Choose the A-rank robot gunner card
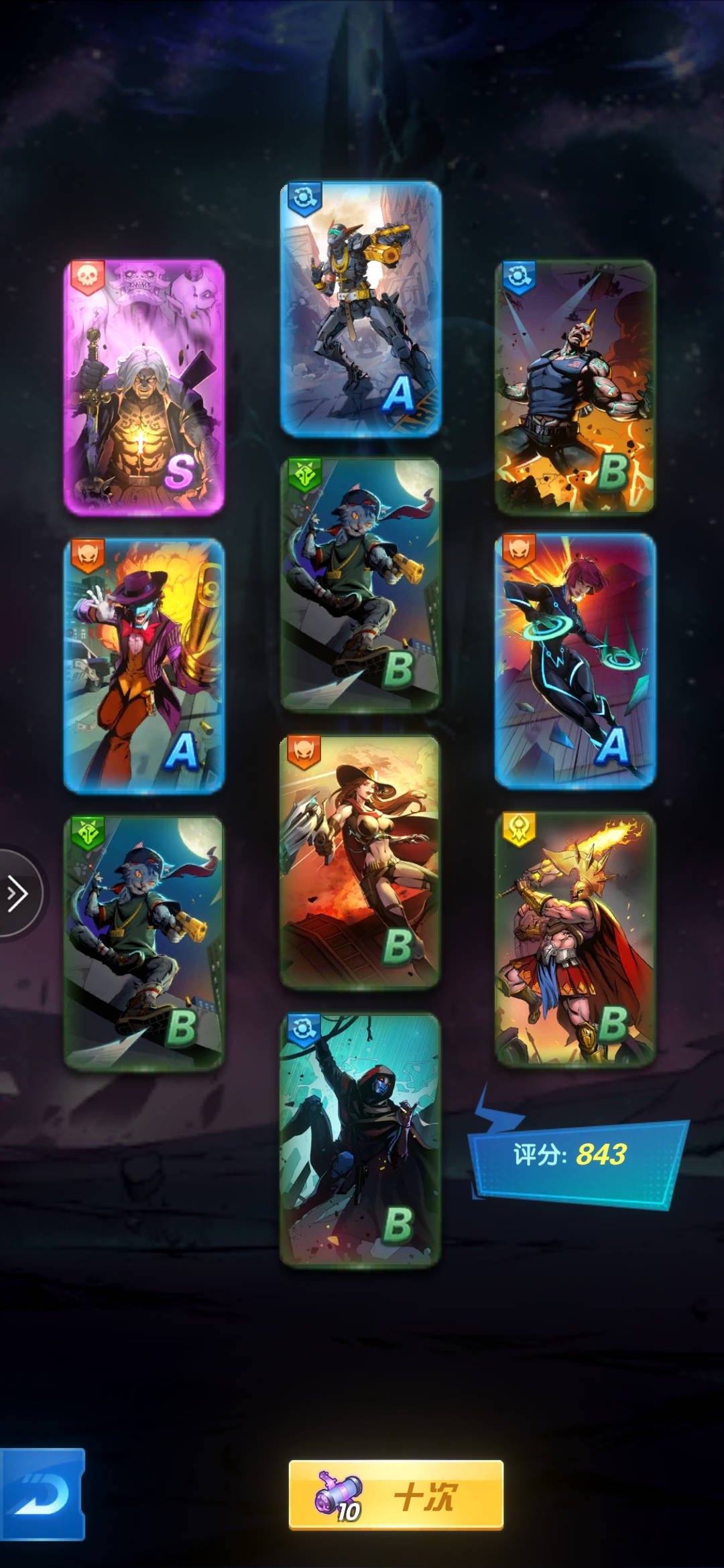The height and width of the screenshot is (1568, 724). [x=360, y=308]
